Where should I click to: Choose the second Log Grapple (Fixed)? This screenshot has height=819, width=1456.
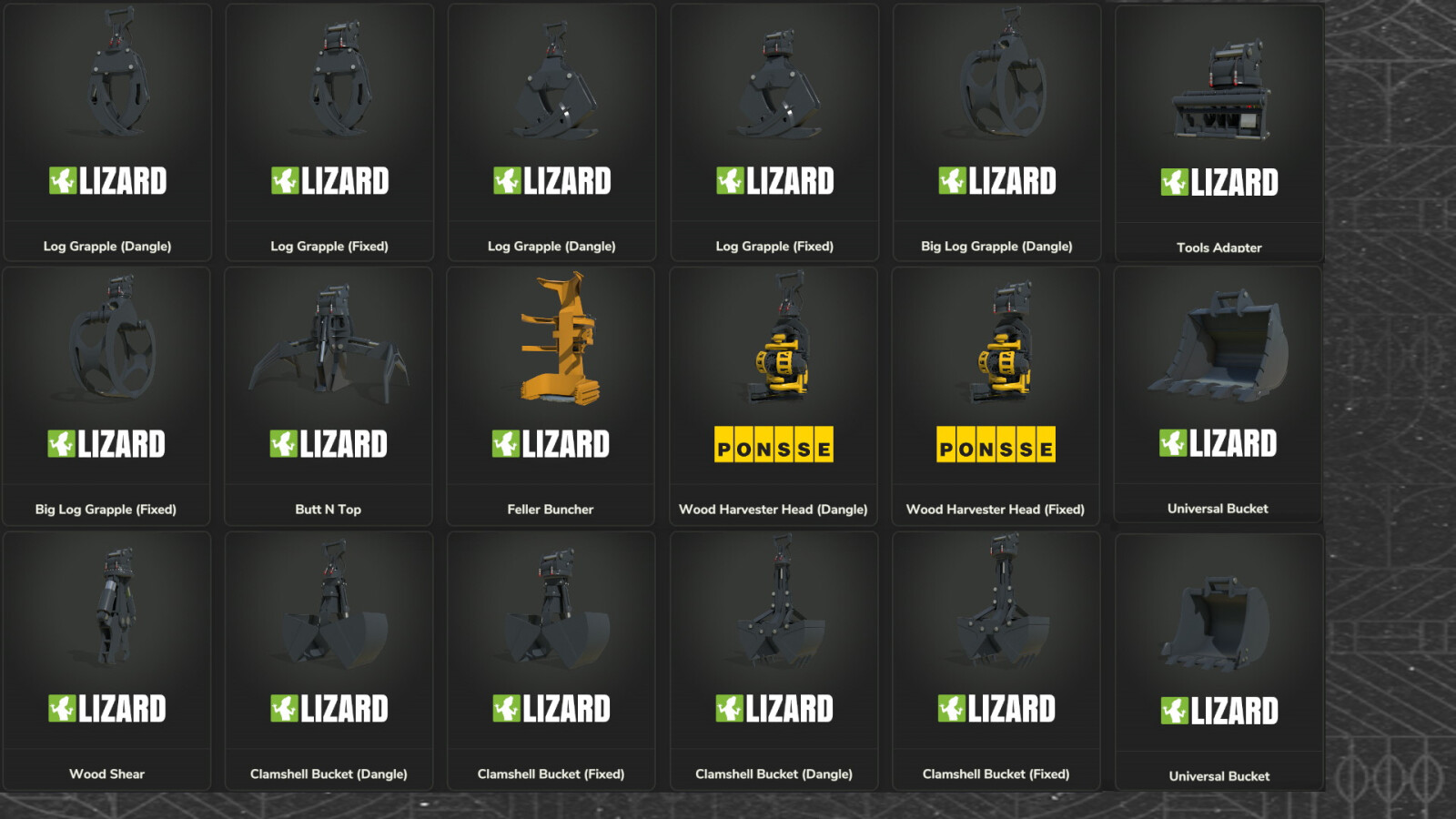329,127
